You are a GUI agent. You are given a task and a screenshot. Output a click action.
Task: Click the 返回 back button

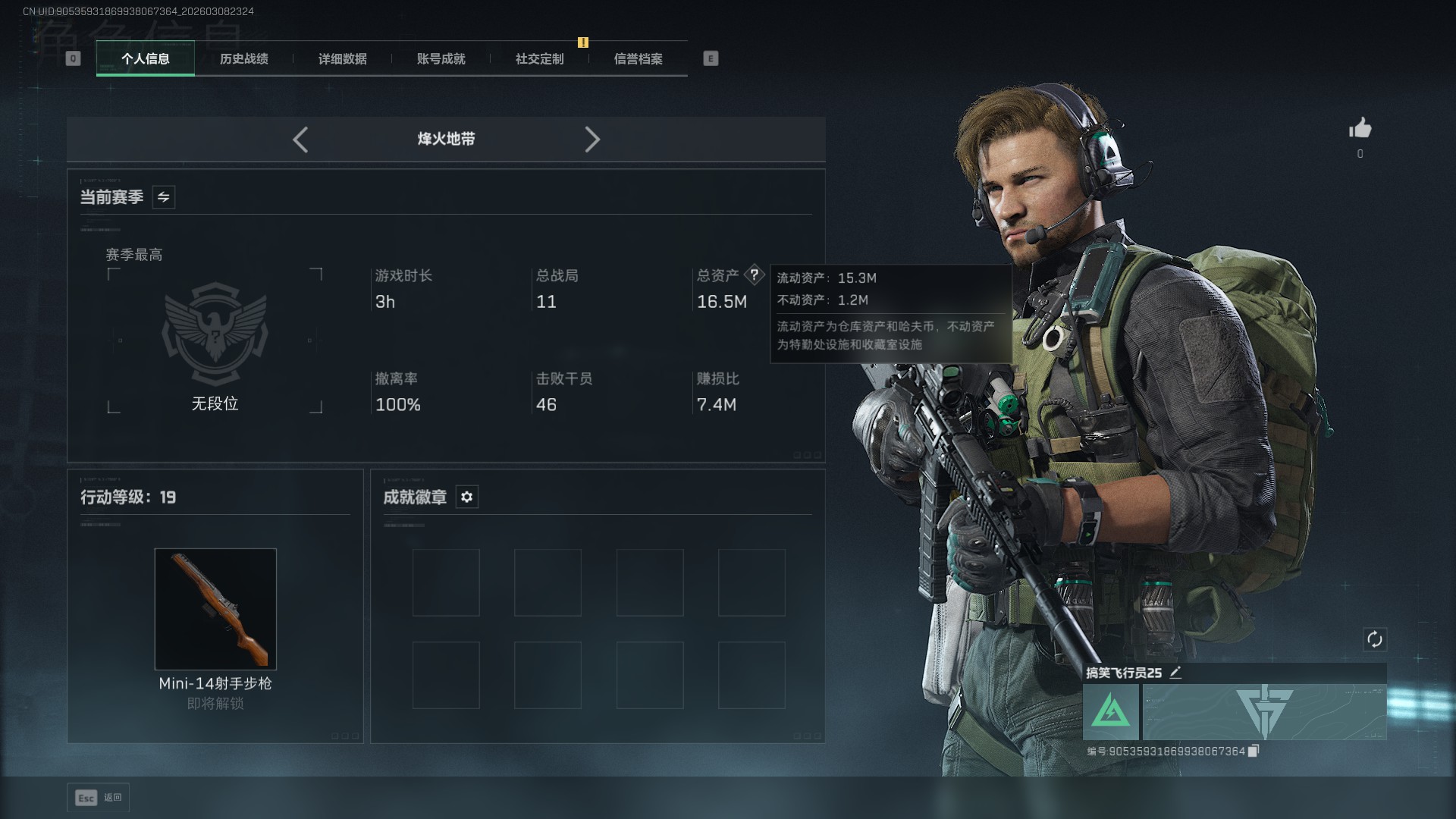pos(99,798)
